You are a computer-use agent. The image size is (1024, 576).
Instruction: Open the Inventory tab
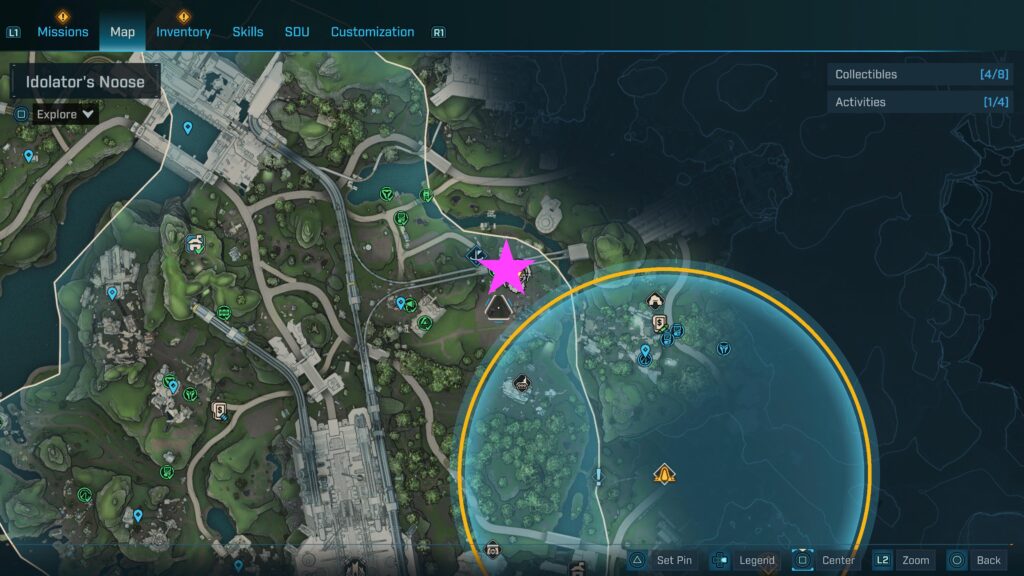183,32
